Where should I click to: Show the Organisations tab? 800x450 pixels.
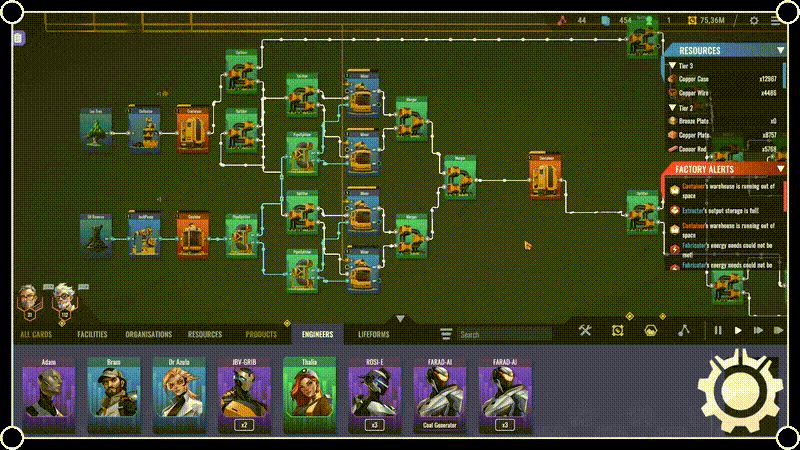[x=148, y=334]
